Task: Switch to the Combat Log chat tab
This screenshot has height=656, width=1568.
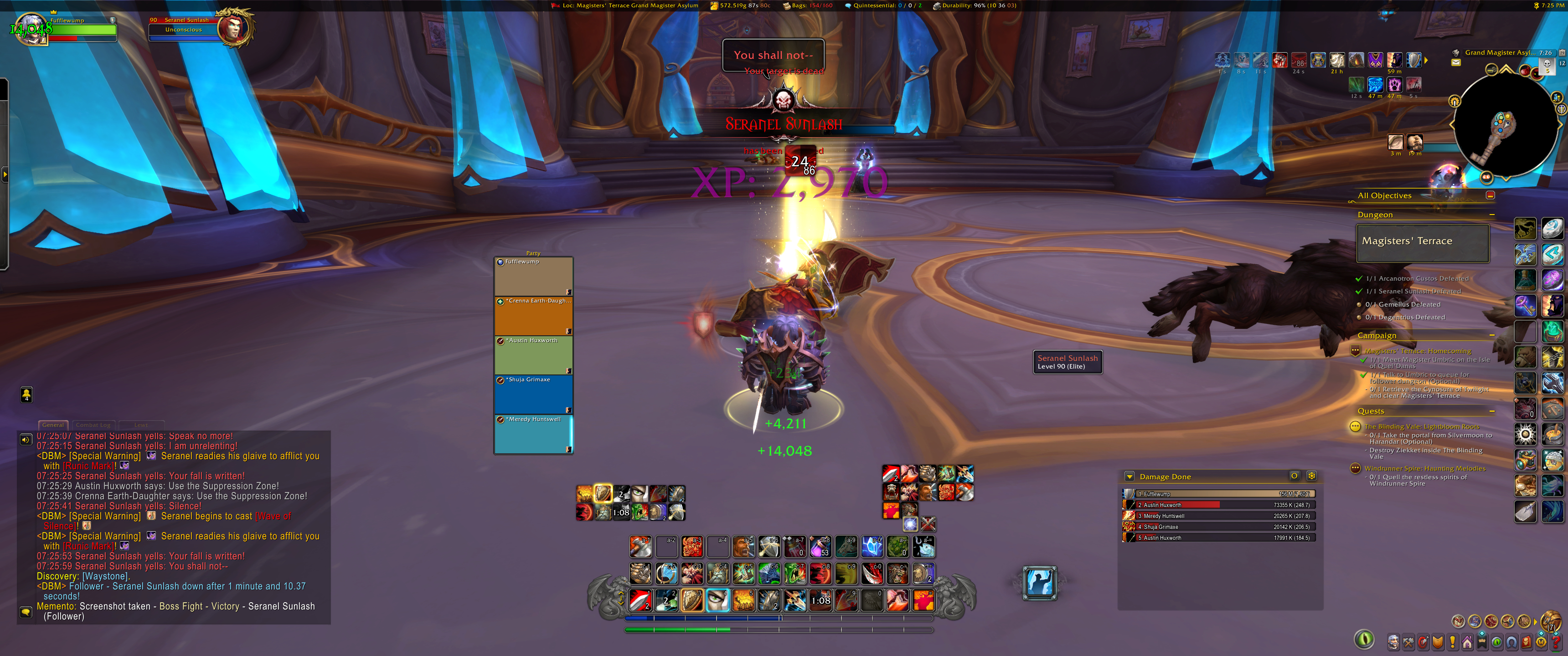Action: pos(93,425)
